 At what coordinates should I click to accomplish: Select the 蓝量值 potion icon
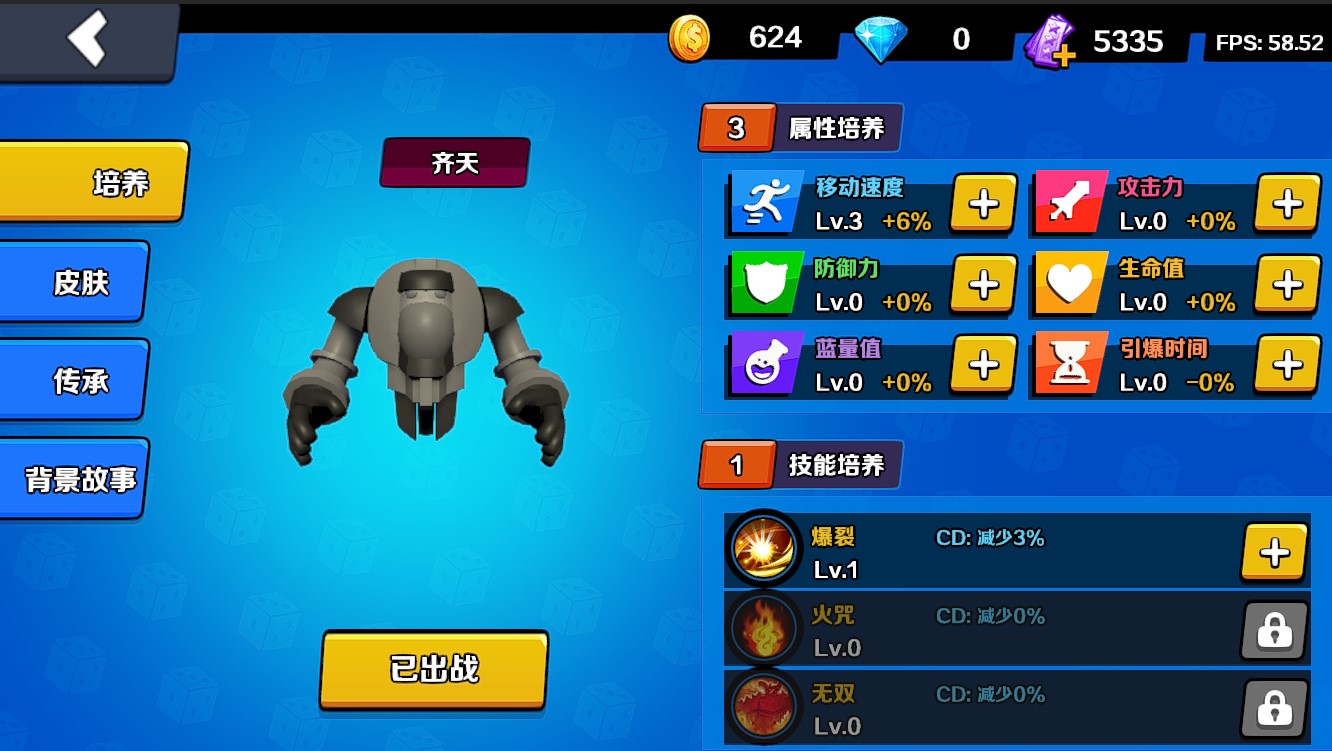pyautogui.click(x=765, y=365)
